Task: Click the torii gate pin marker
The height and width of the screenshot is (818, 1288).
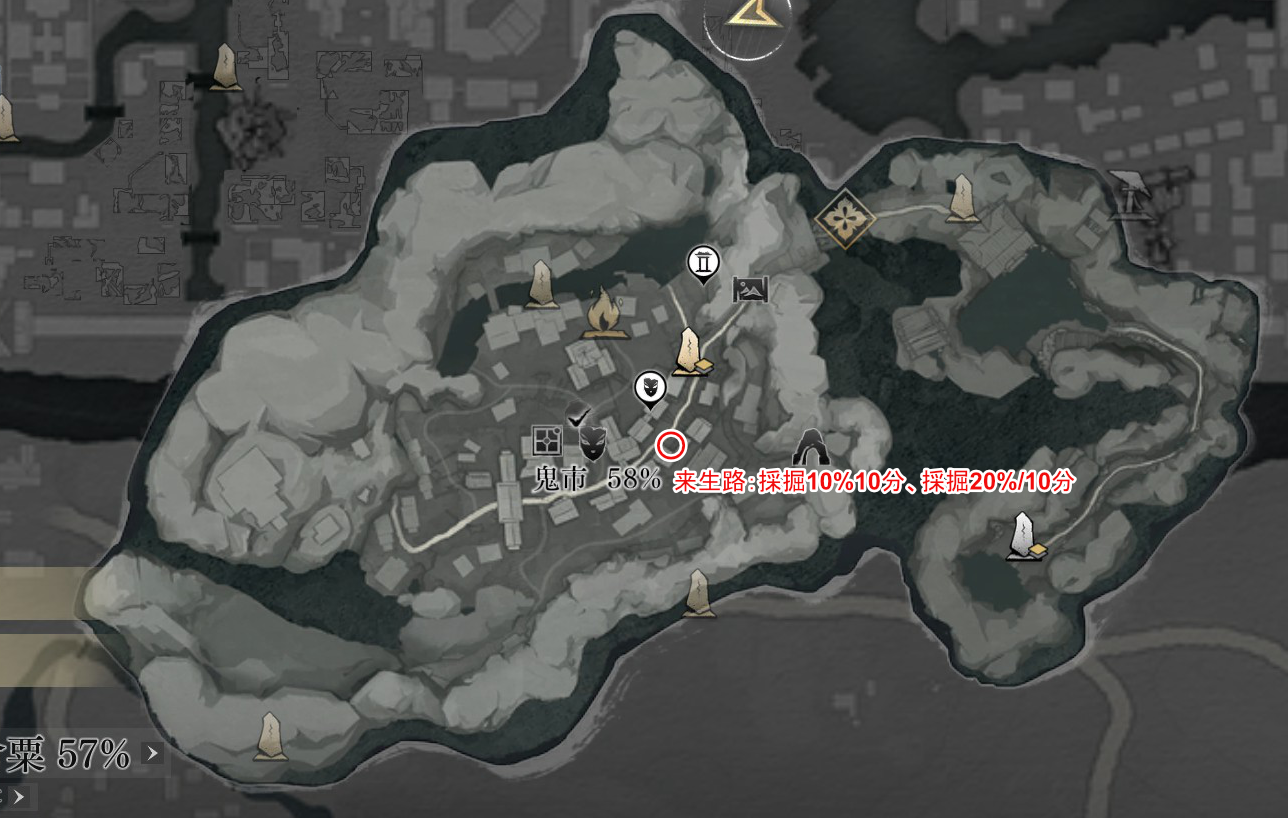Action: click(704, 264)
